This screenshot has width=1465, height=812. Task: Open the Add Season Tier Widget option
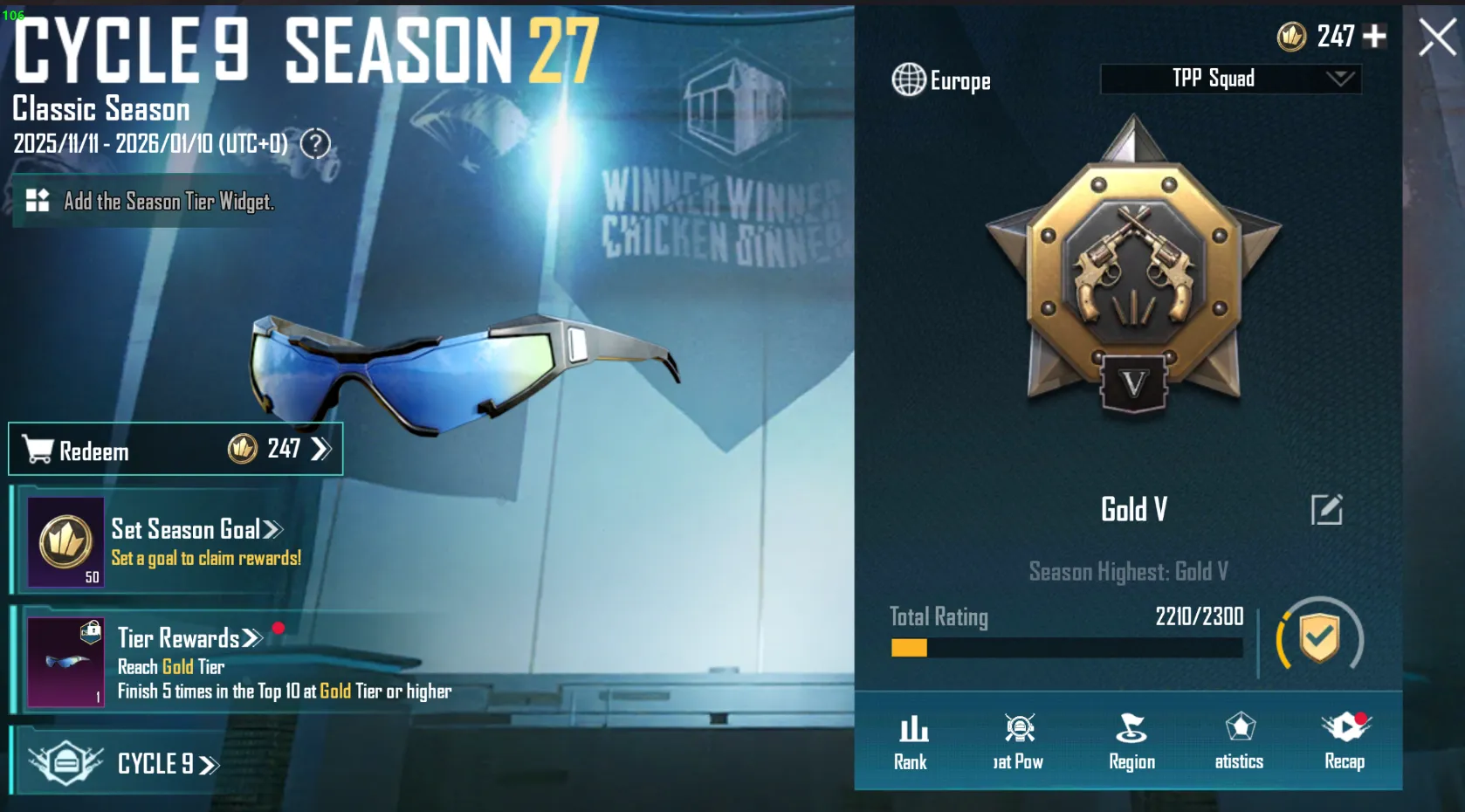(x=148, y=201)
